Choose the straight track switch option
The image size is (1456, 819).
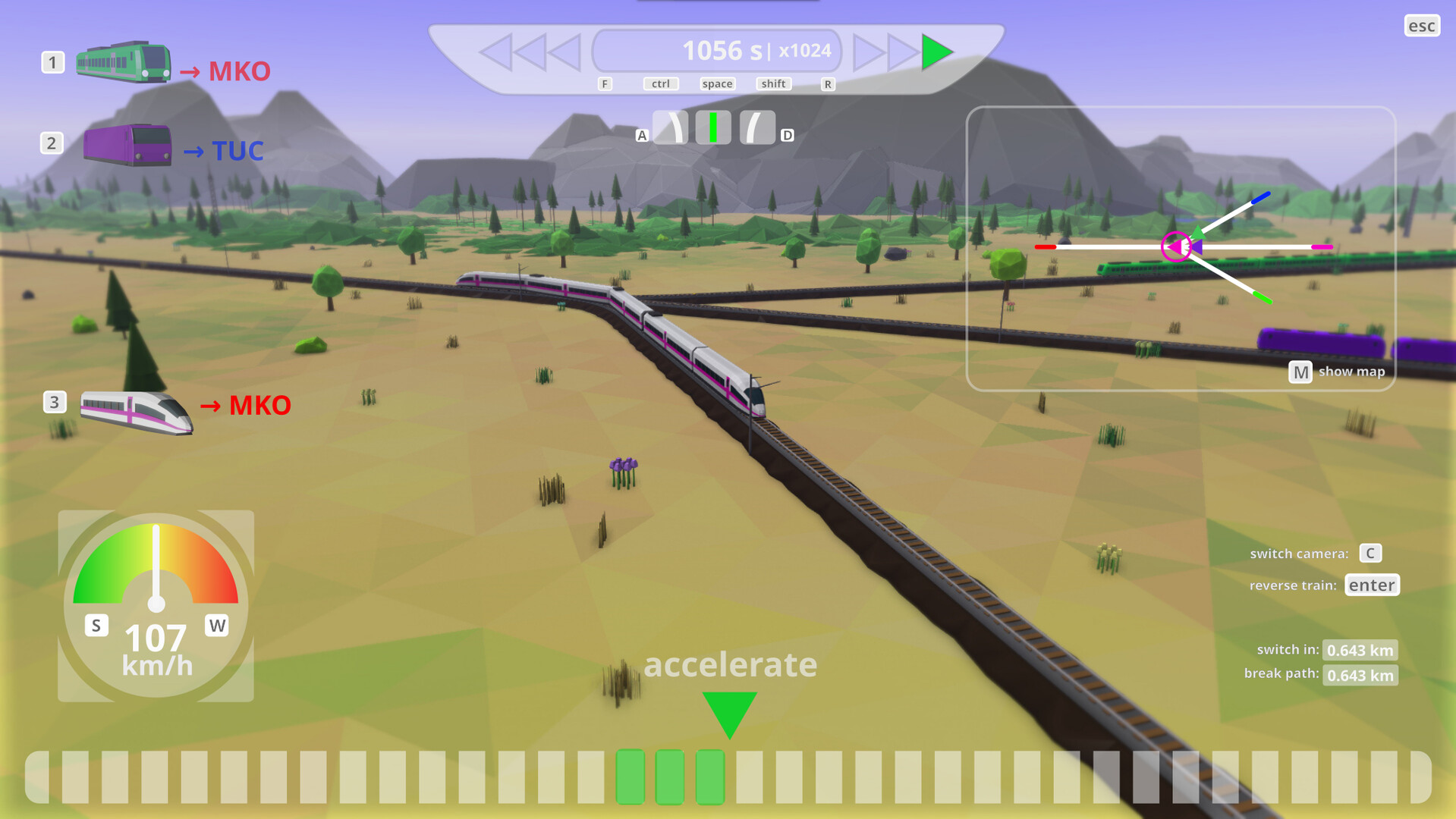tap(712, 126)
